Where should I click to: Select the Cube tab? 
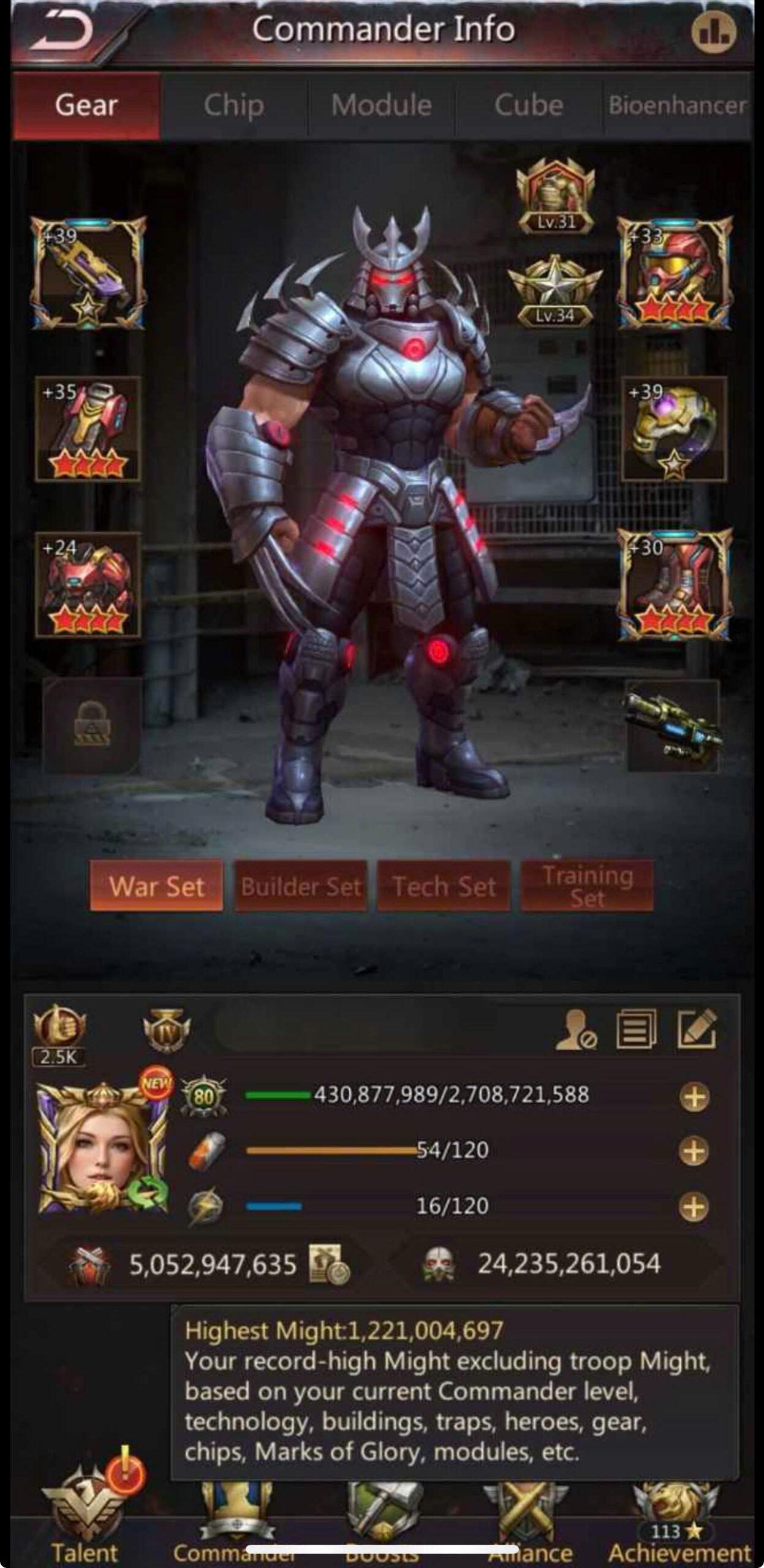coord(529,105)
